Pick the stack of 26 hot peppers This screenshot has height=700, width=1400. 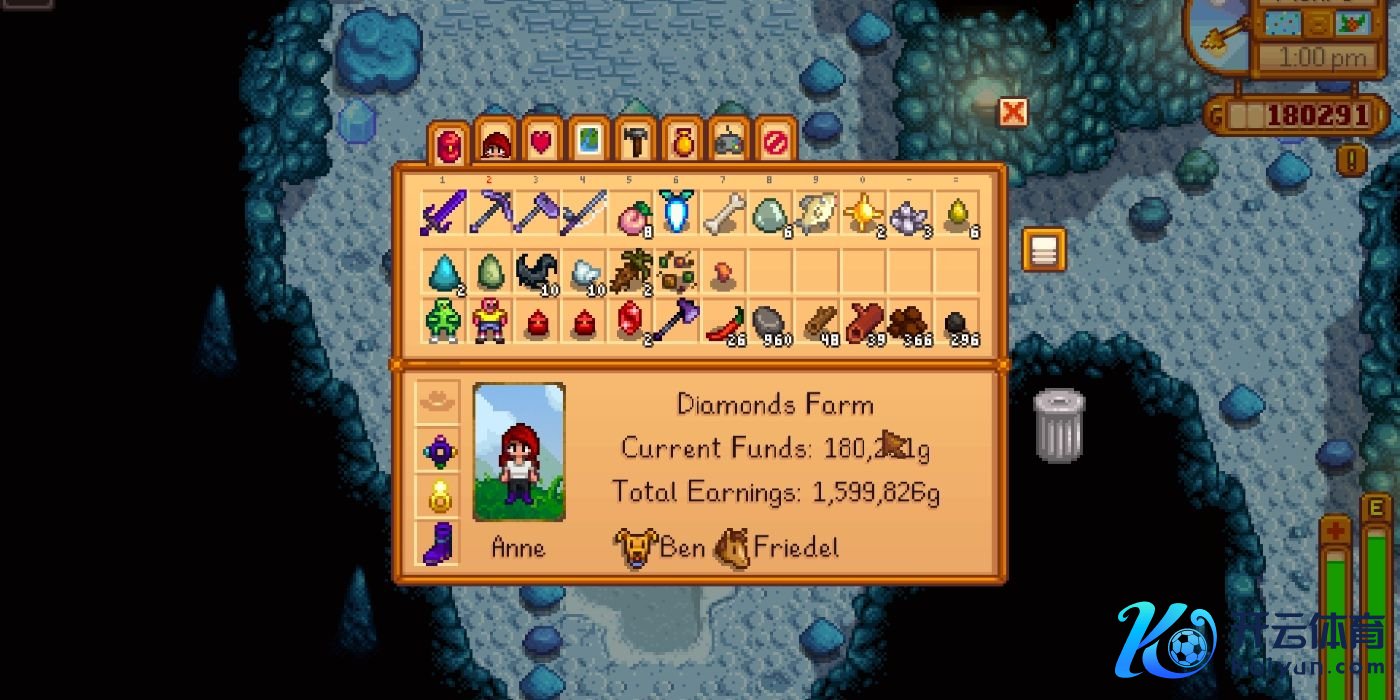click(724, 323)
